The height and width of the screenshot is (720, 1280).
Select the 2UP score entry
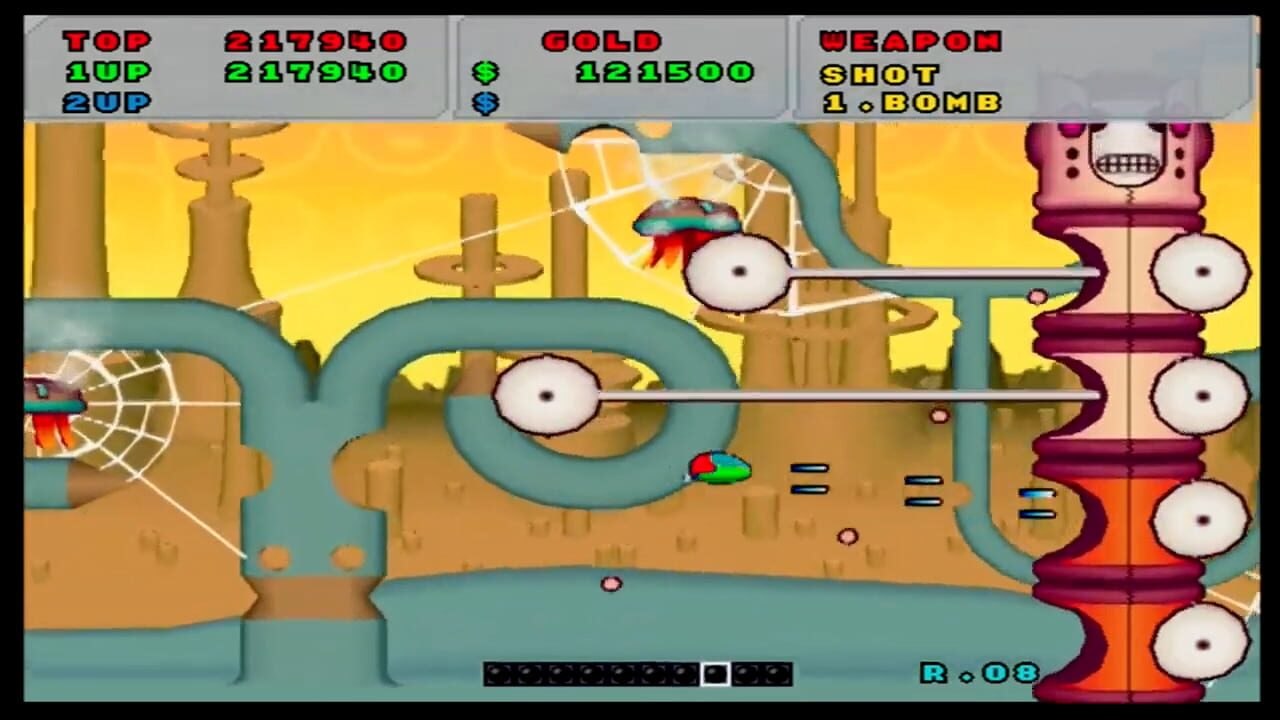pos(106,103)
